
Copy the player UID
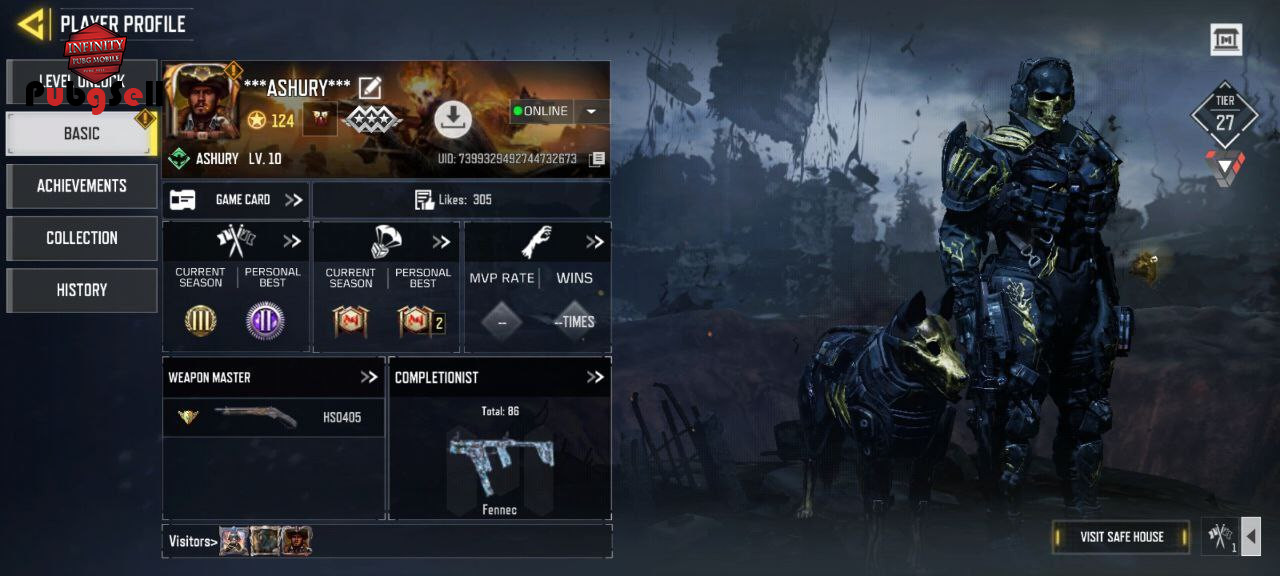[597, 159]
